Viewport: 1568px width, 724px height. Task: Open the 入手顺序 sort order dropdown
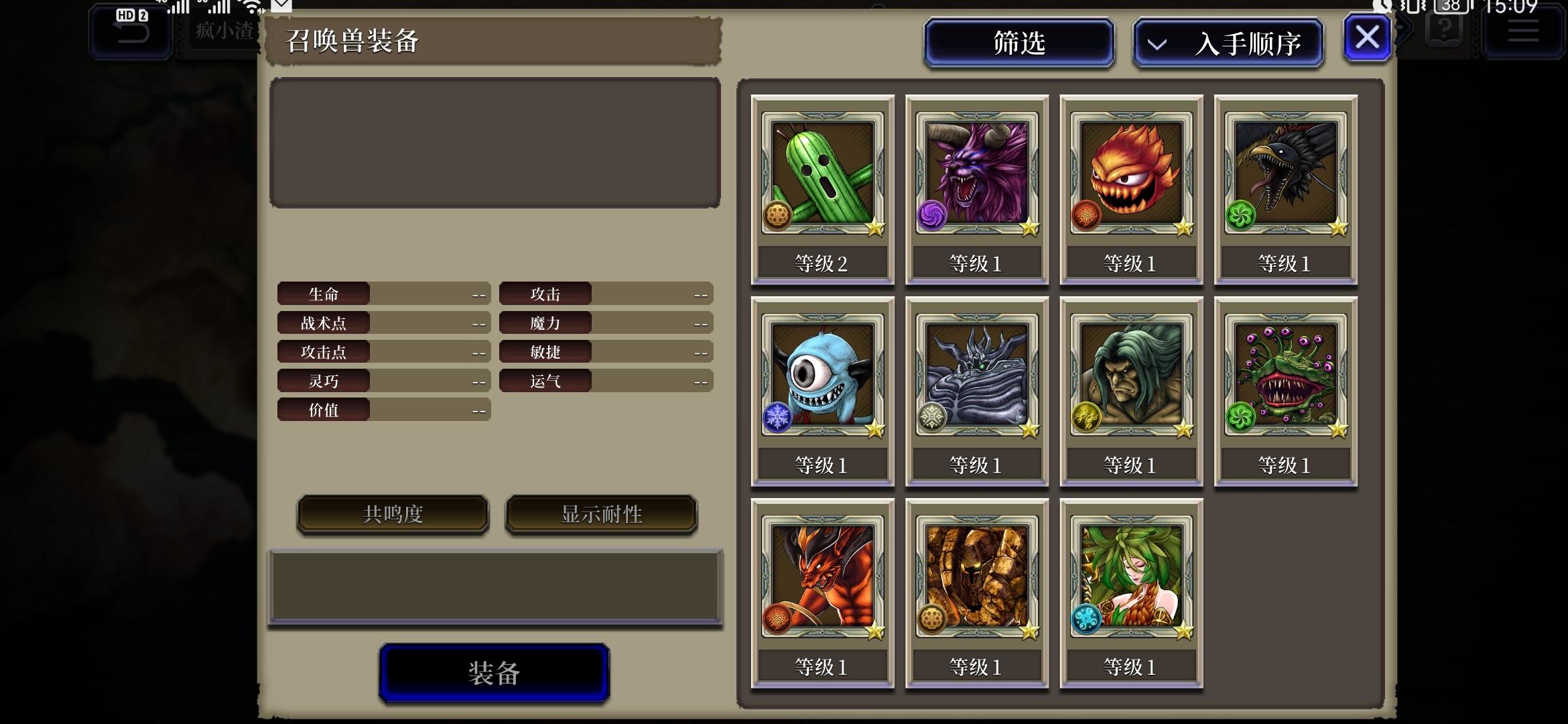tap(1228, 42)
